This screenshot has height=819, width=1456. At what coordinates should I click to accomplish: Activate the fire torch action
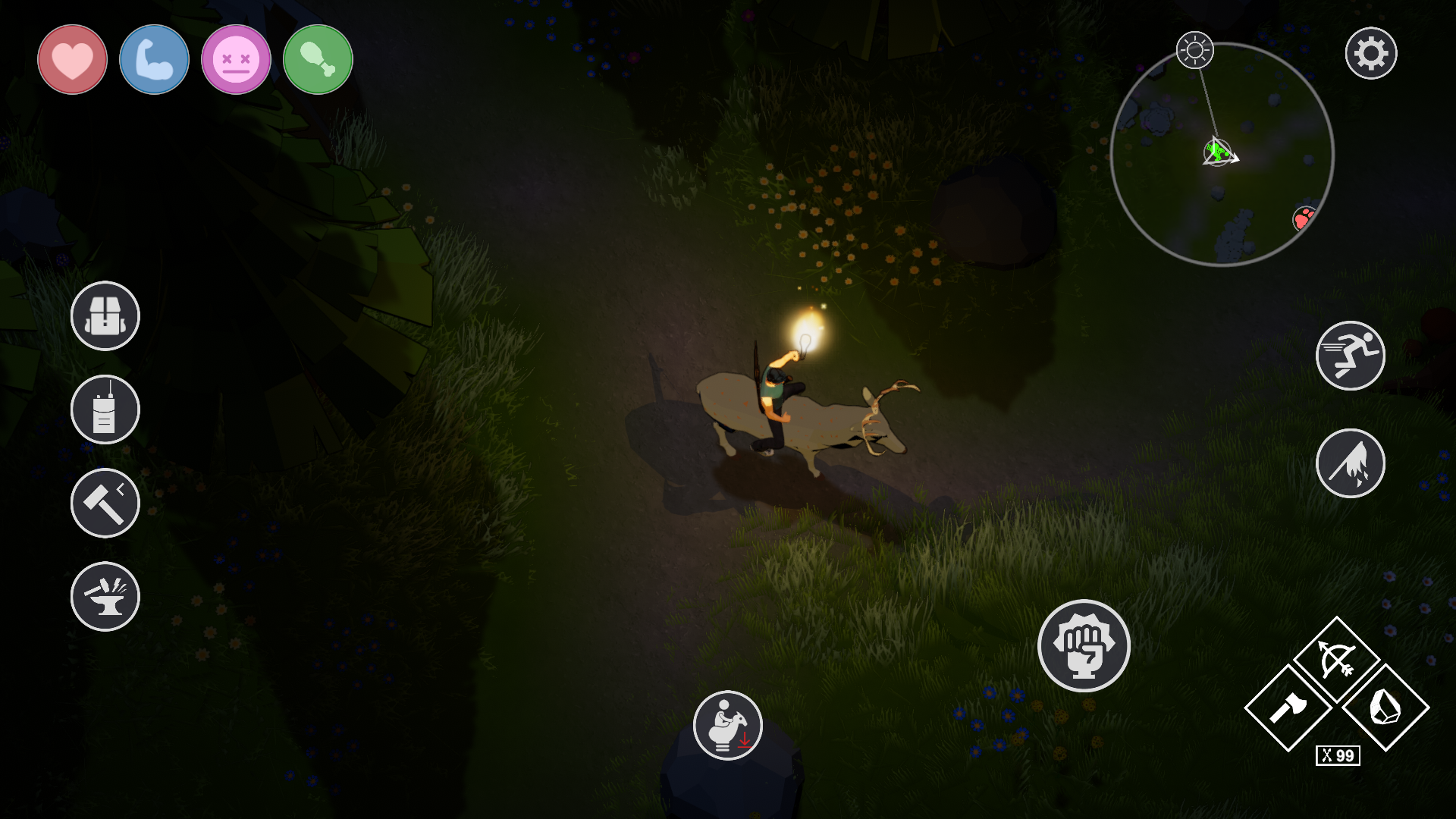(1351, 463)
